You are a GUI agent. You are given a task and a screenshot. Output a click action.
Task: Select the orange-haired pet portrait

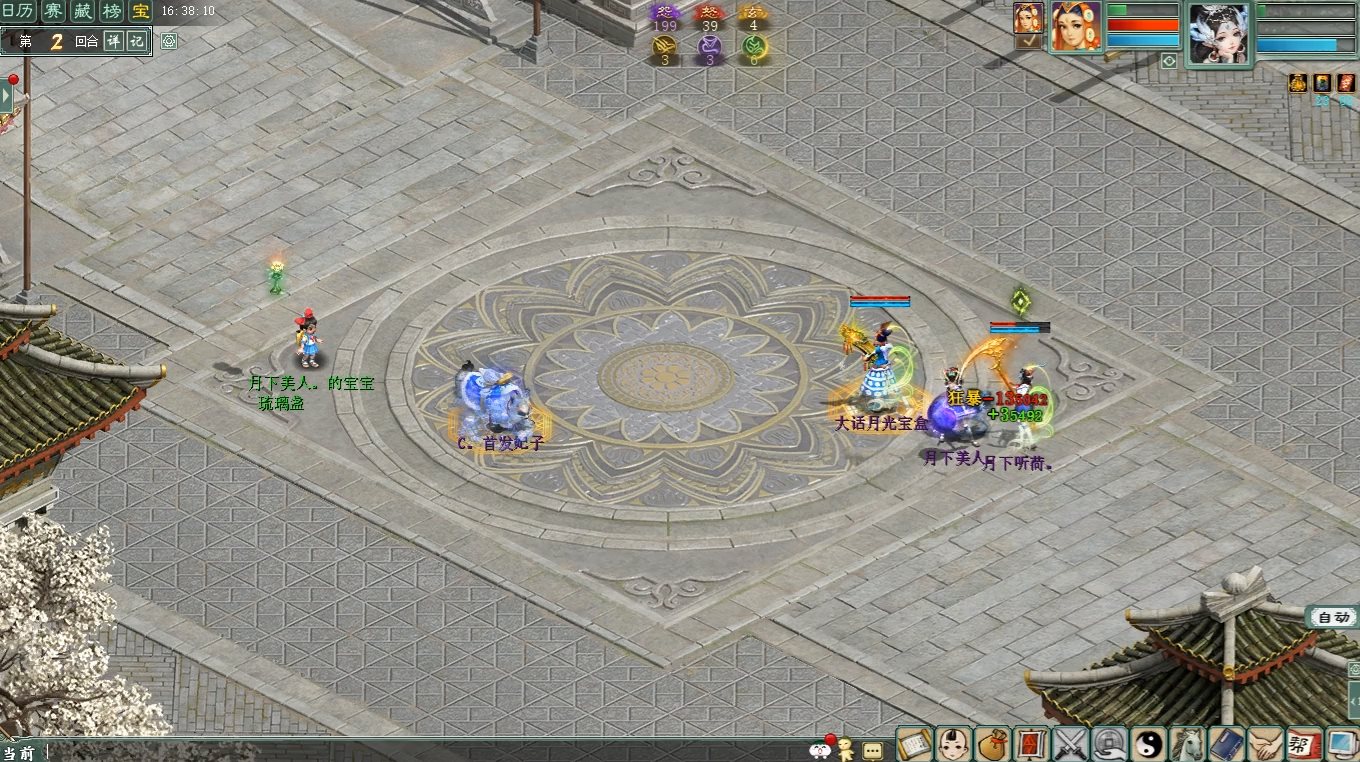[1076, 26]
